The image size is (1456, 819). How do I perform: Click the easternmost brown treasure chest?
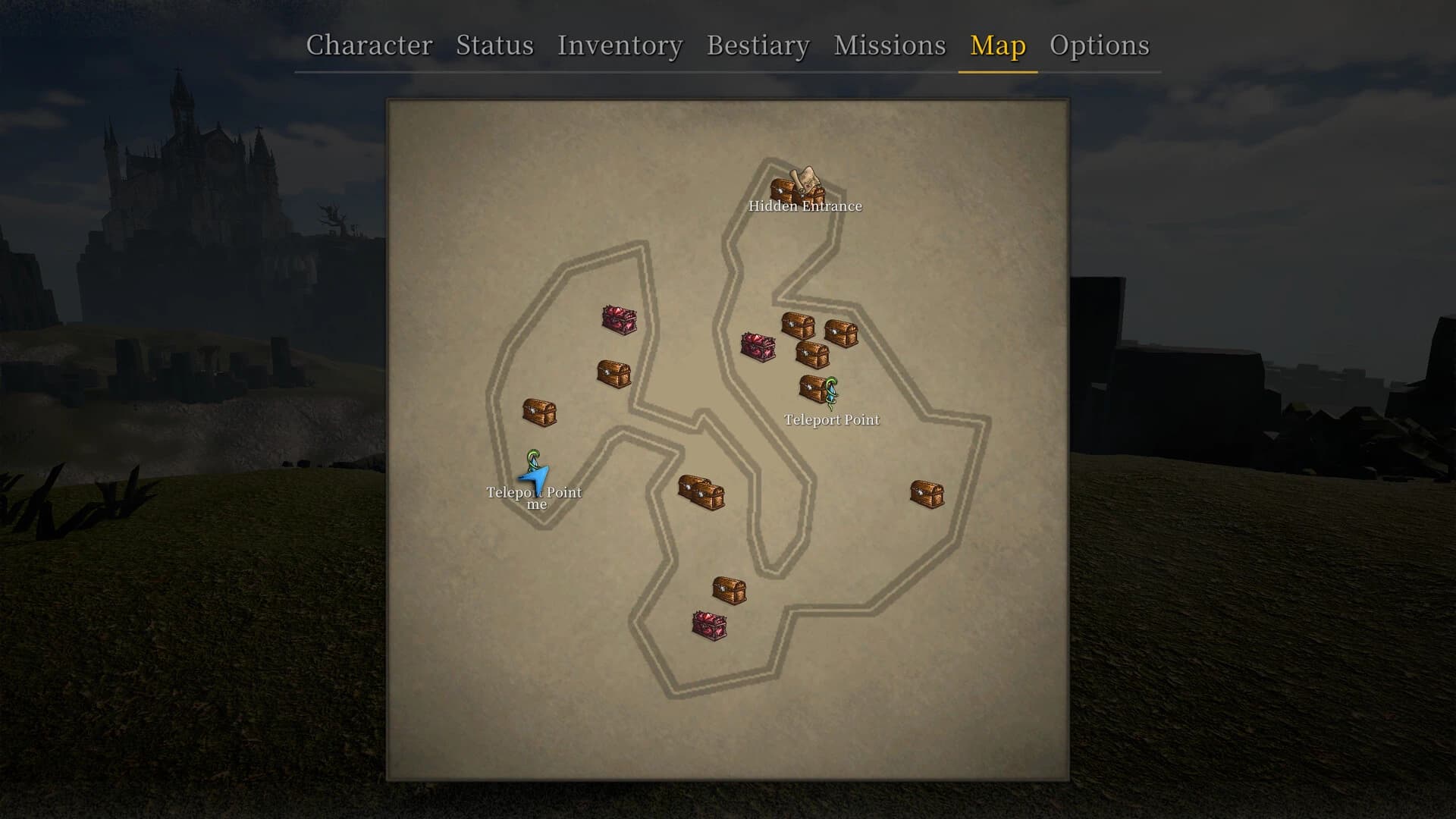point(927,493)
